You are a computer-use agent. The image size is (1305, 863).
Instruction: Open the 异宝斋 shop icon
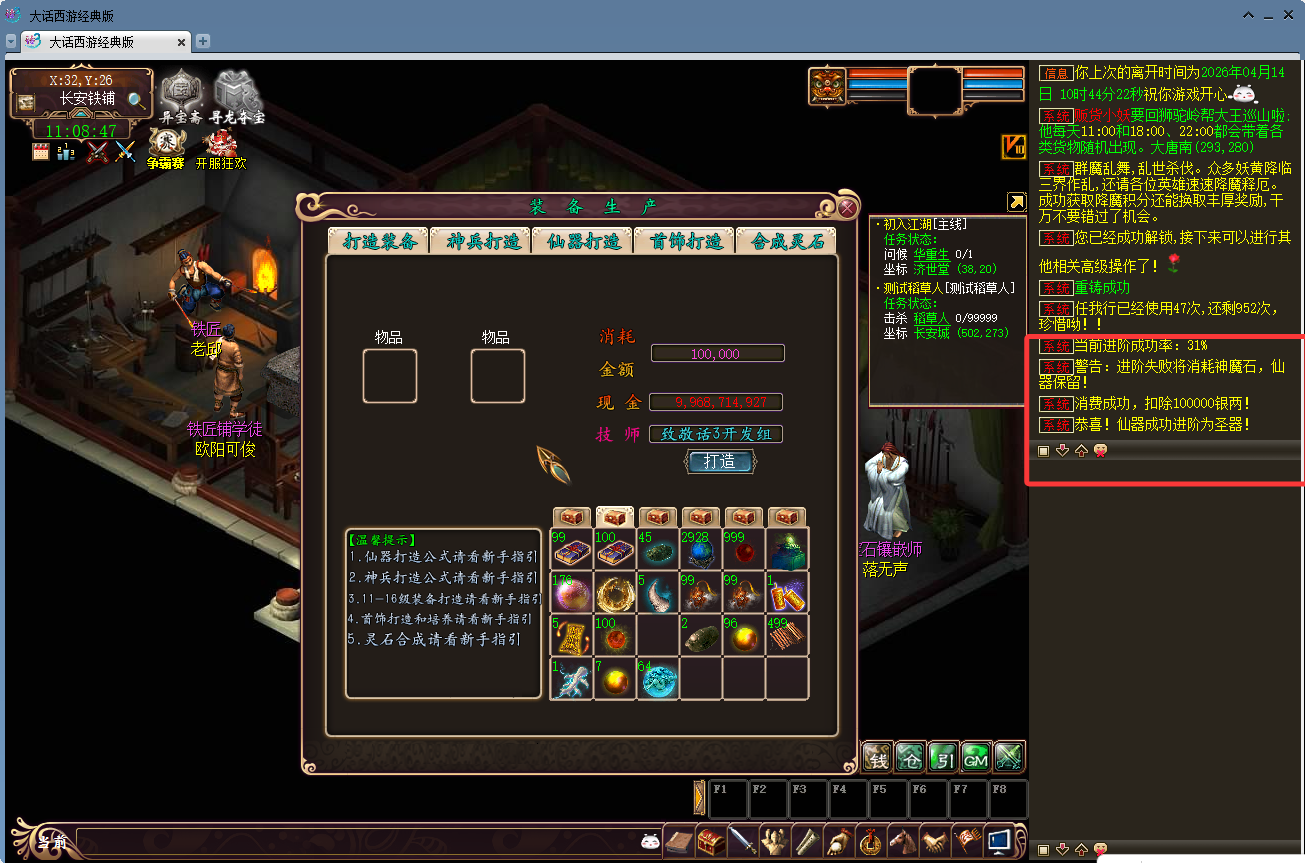(x=181, y=94)
